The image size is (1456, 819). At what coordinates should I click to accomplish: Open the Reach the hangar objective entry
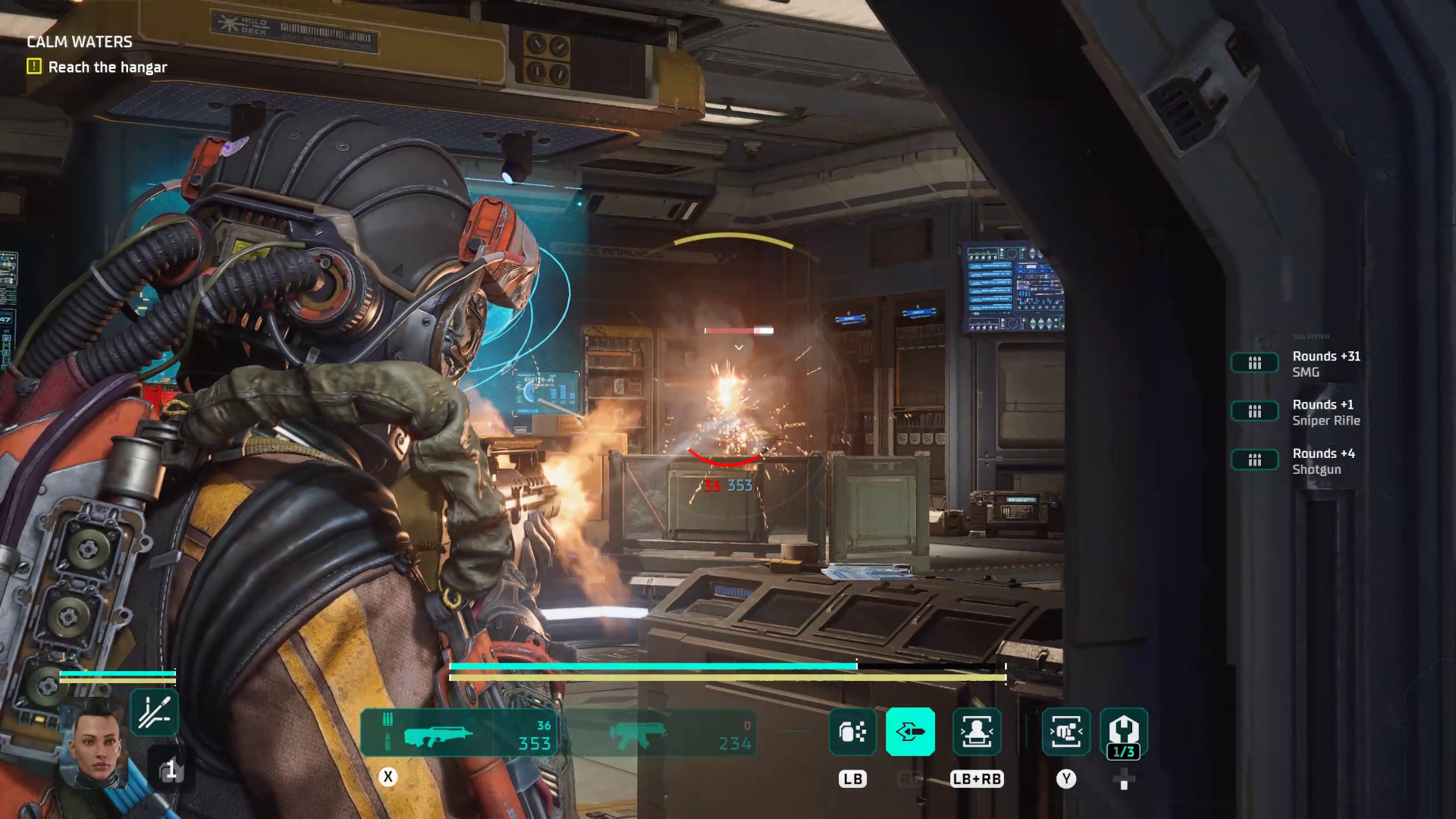click(107, 67)
